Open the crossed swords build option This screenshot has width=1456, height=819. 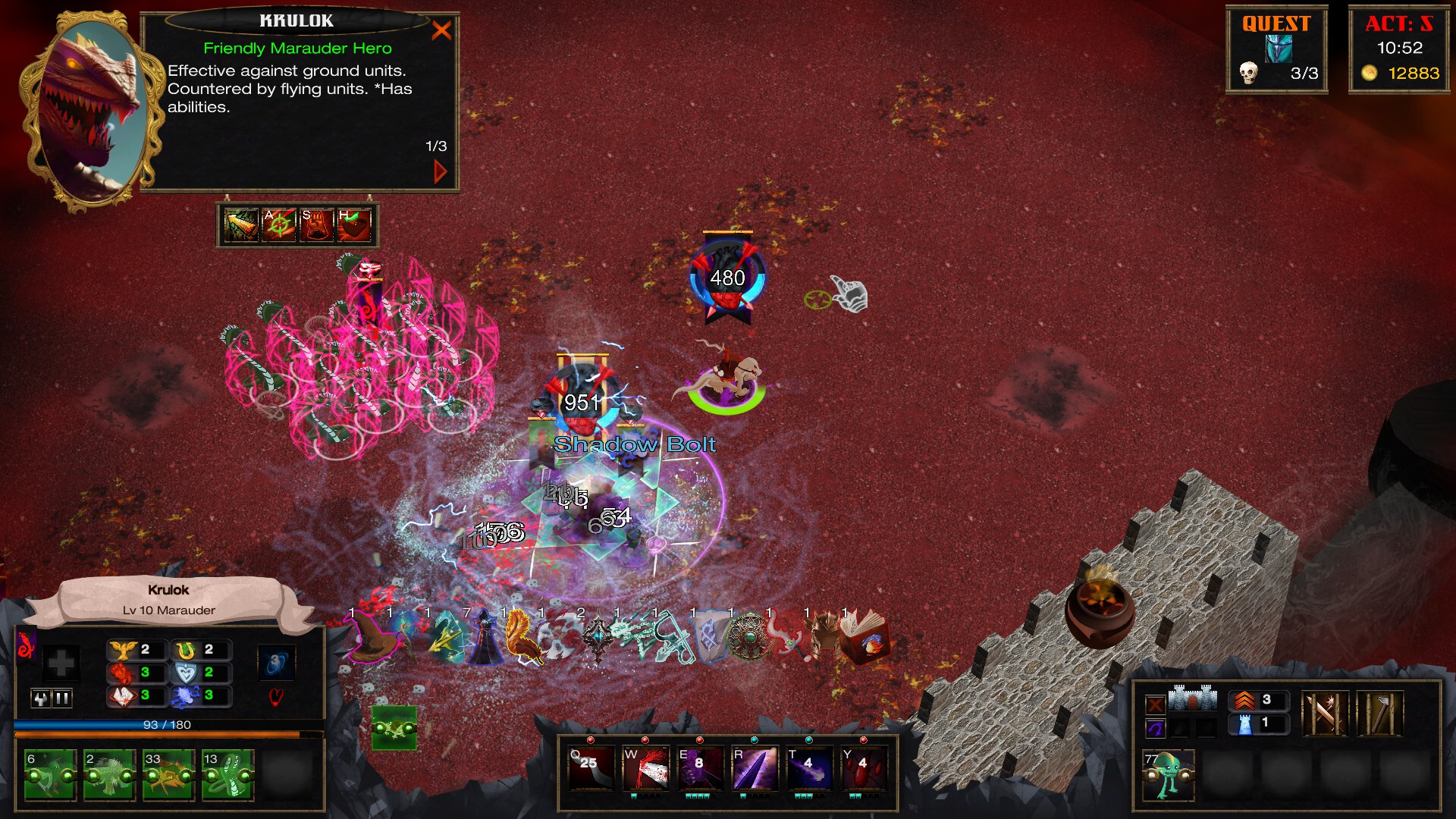[1325, 714]
